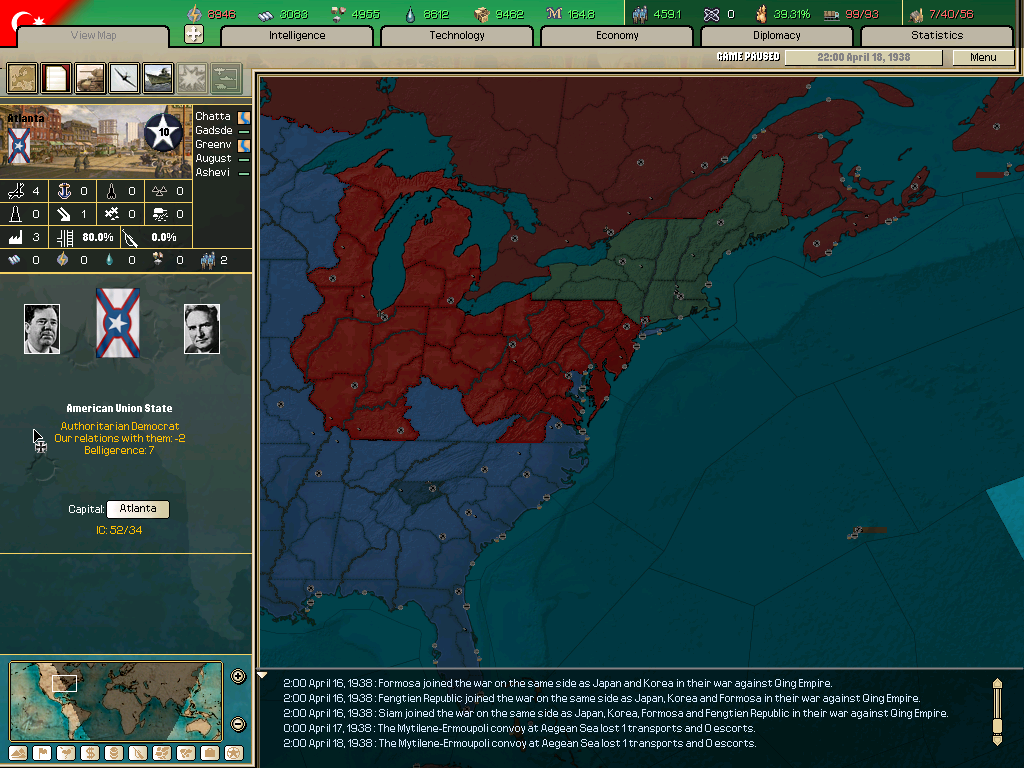Switch to the Statistics tab
Image resolution: width=1024 pixels, height=768 pixels.
937,36
